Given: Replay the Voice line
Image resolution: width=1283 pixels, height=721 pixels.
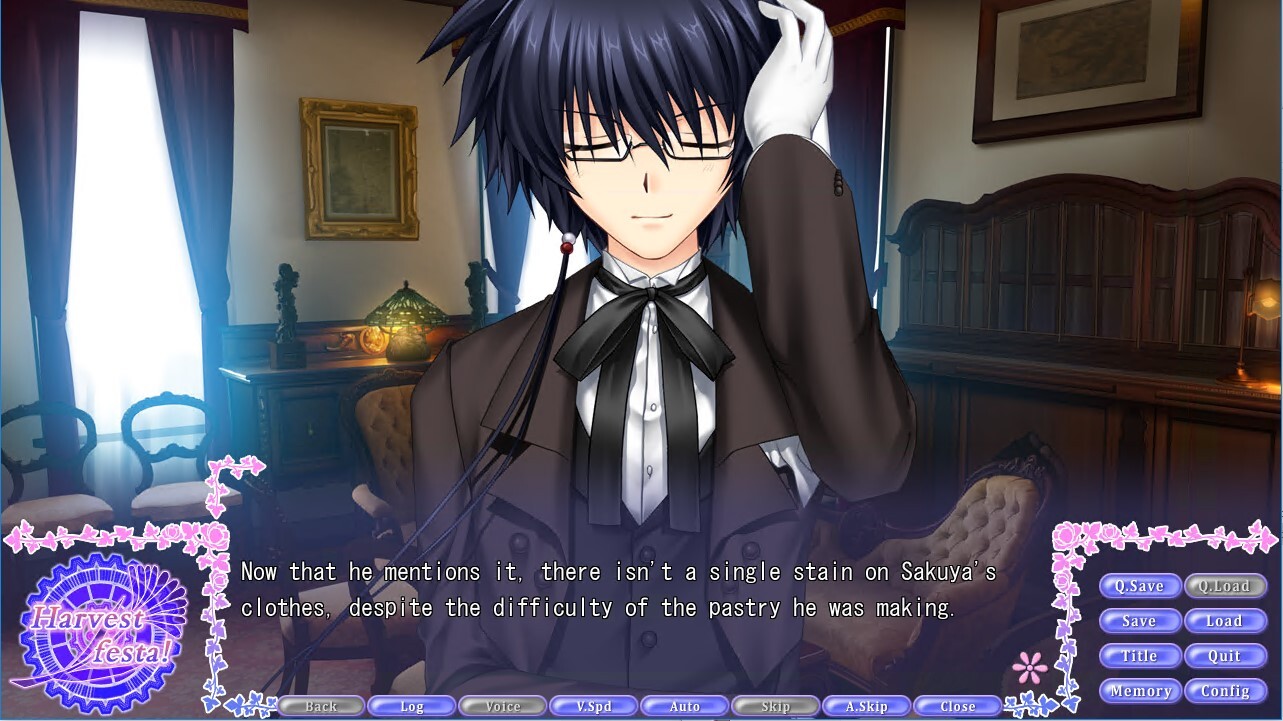Looking at the screenshot, I should coord(503,705).
